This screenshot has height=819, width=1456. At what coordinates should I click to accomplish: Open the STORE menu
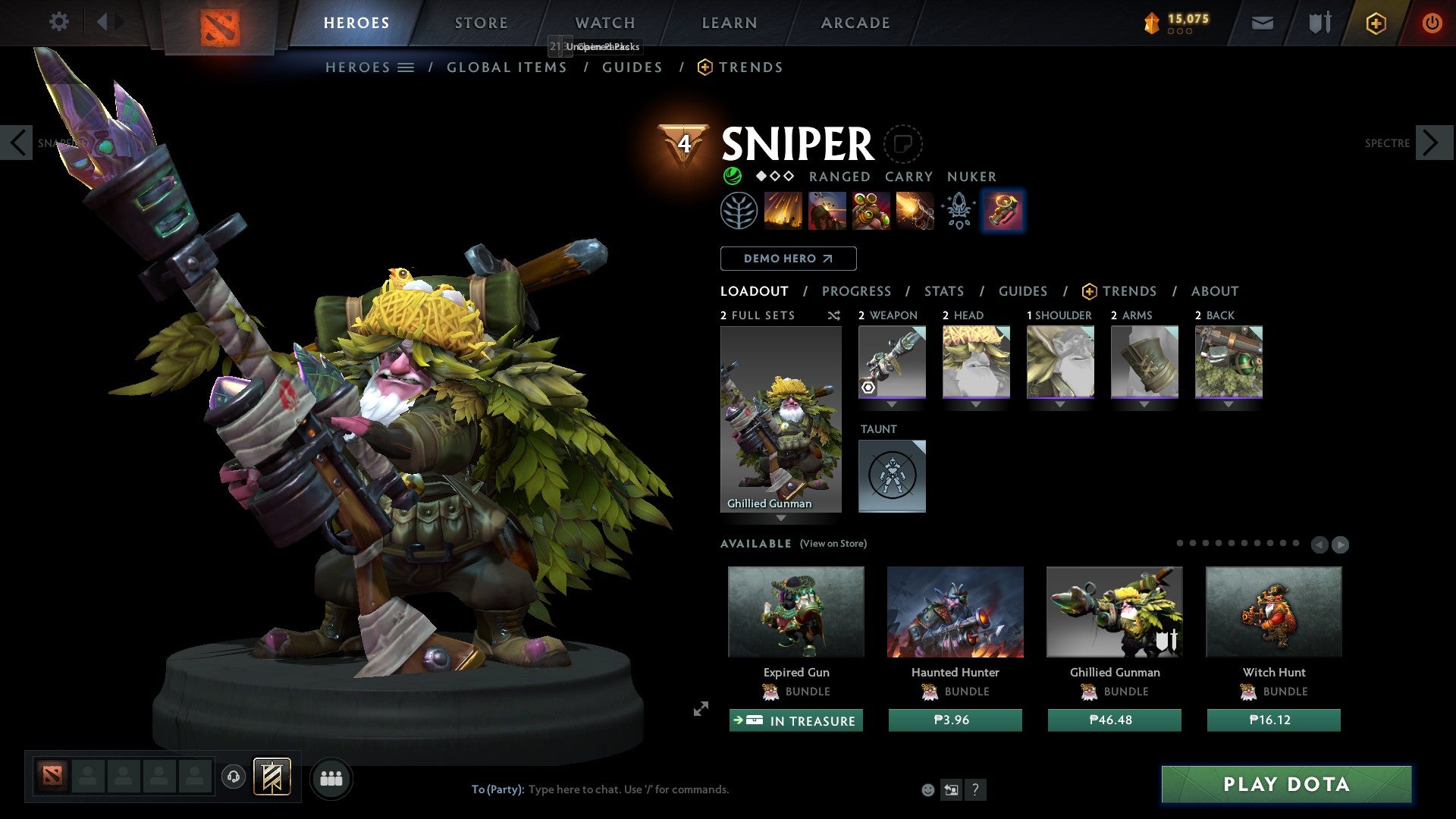pyautogui.click(x=481, y=22)
